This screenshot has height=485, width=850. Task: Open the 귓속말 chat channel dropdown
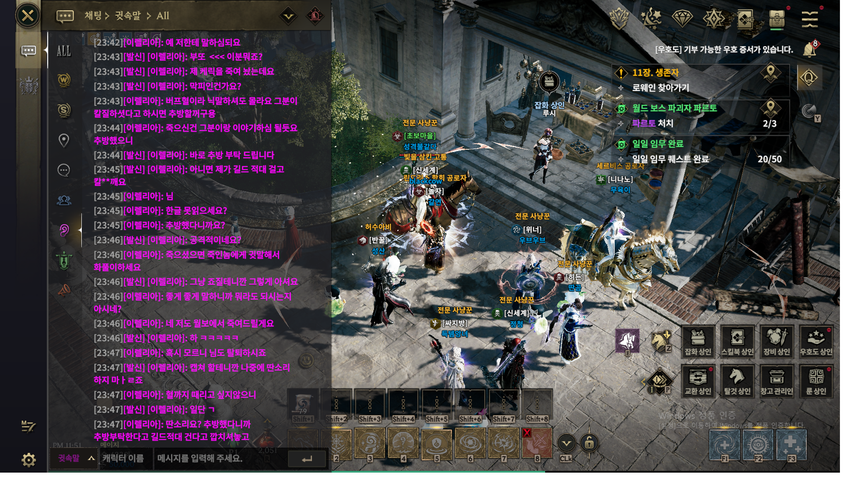tap(76, 459)
